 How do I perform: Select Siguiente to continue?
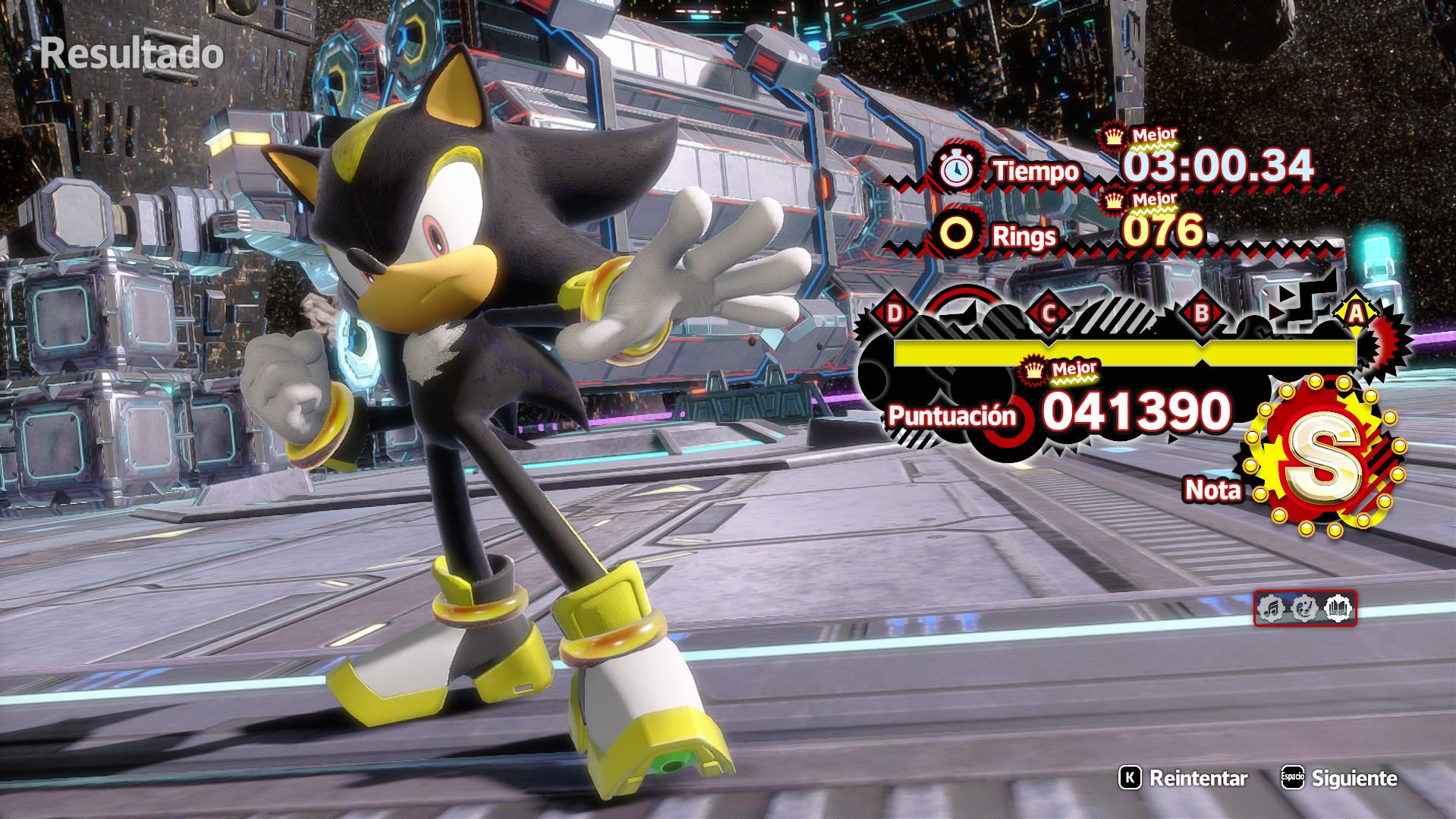[1355, 779]
